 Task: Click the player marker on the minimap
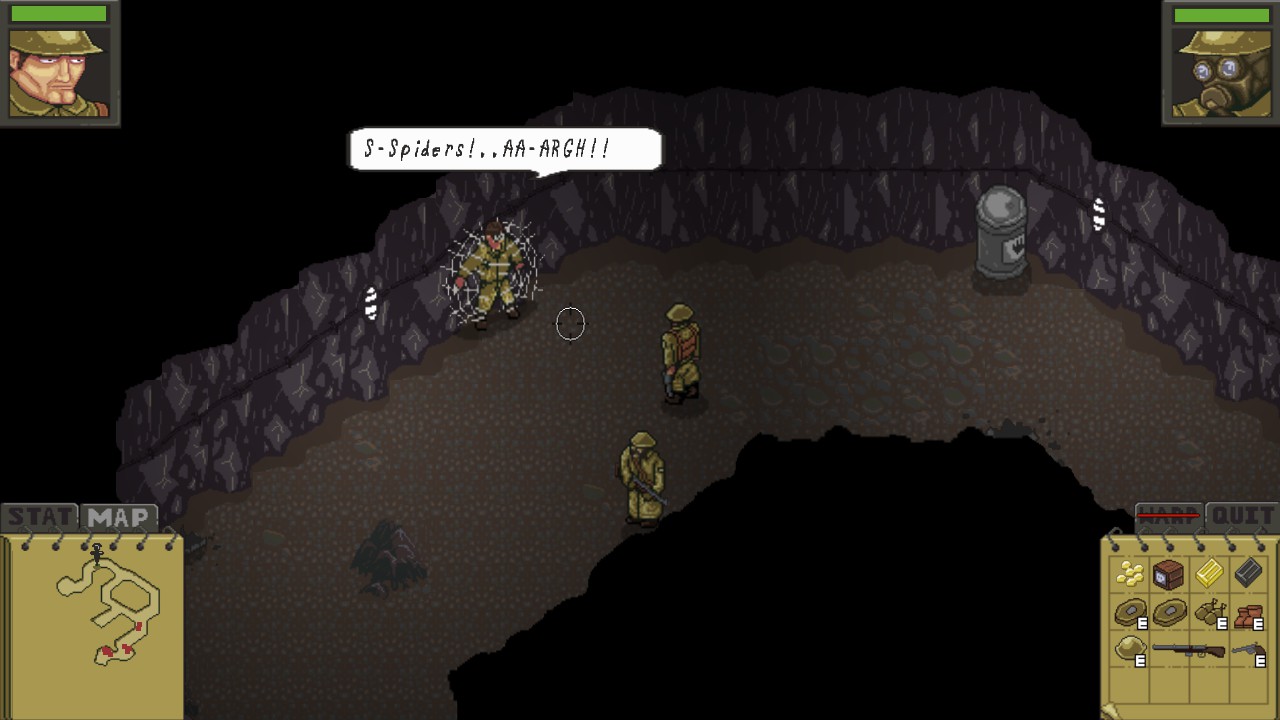pyautogui.click(x=97, y=553)
